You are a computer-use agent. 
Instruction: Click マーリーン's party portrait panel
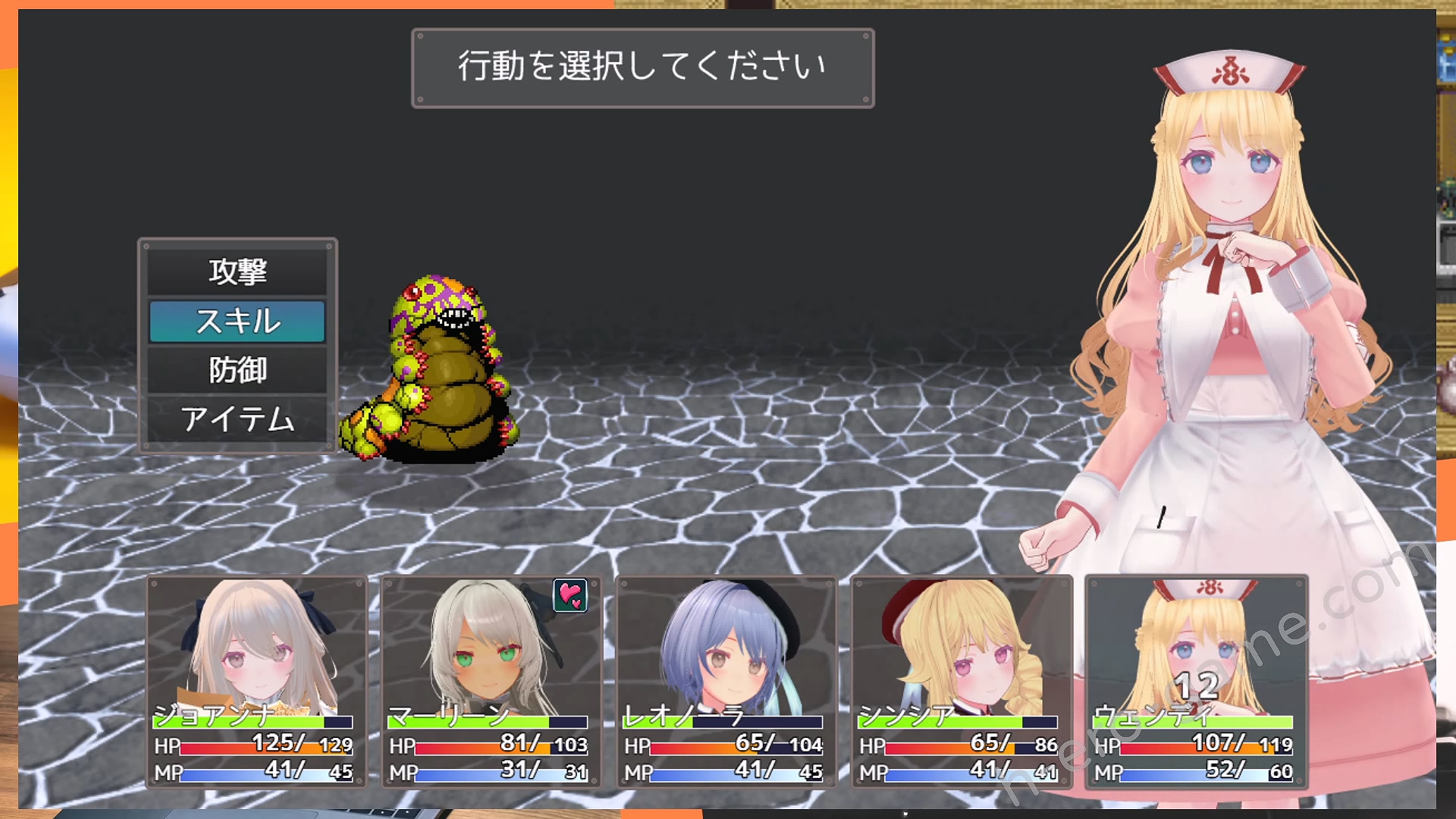[x=491, y=681]
